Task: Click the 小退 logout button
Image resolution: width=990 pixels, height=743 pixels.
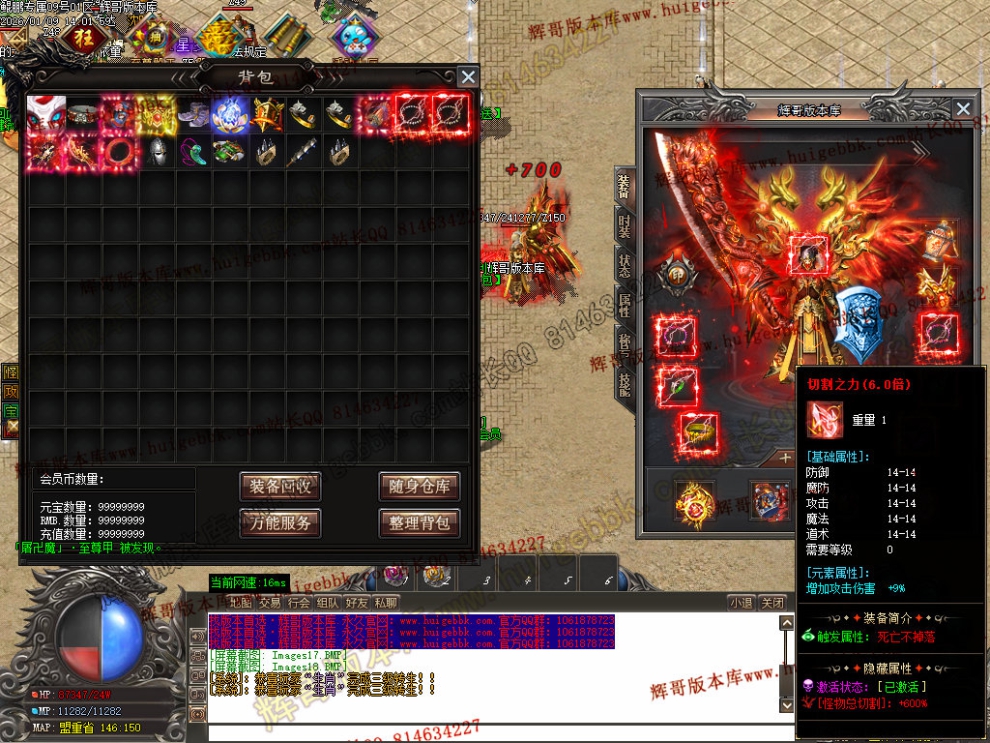Action: [741, 603]
